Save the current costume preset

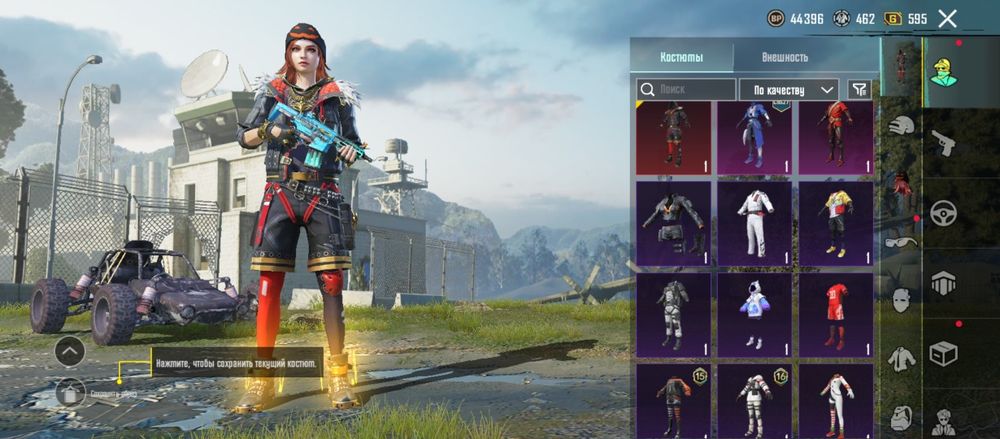point(69,391)
